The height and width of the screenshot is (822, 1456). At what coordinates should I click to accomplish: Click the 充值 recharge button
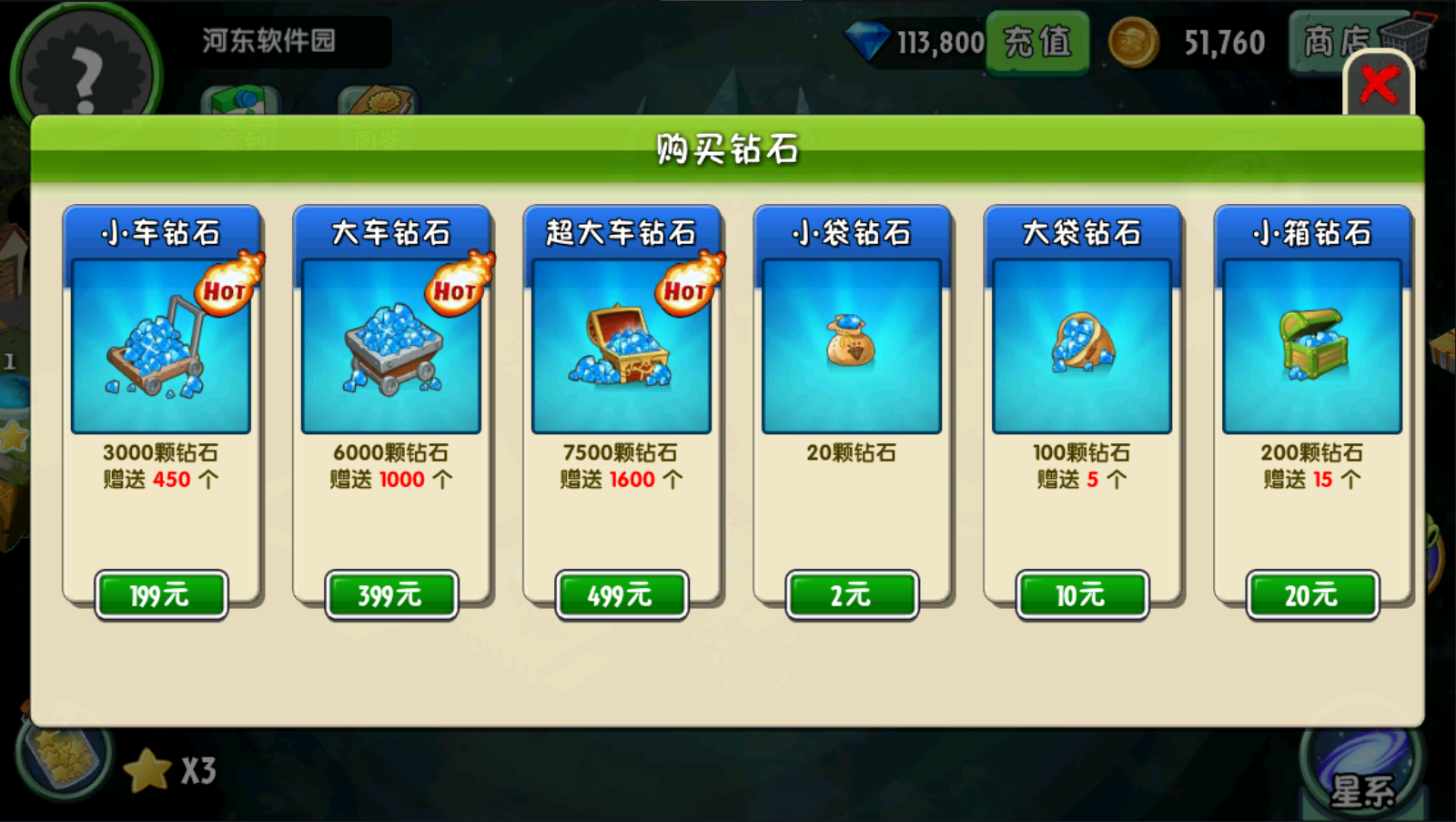1036,41
